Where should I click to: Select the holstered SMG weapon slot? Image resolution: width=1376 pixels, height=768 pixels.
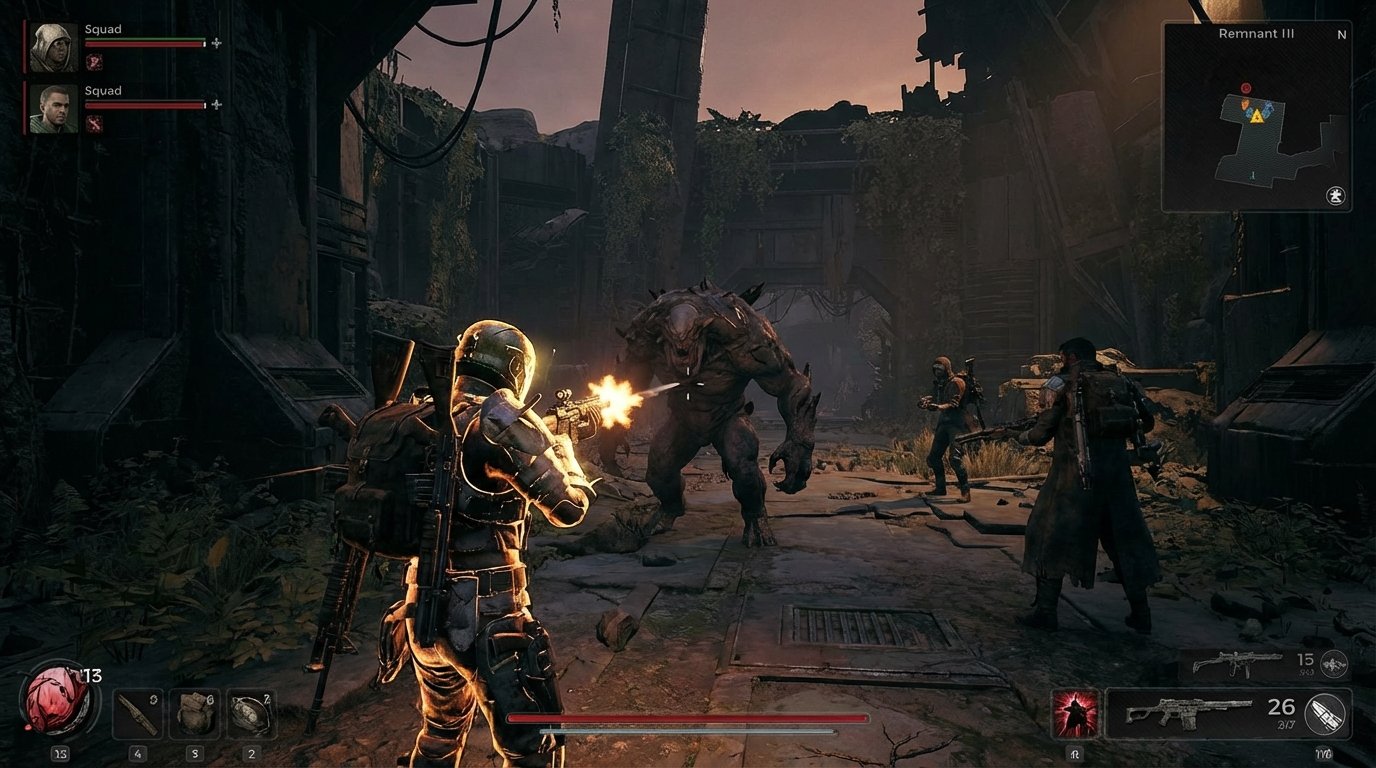(1230, 660)
